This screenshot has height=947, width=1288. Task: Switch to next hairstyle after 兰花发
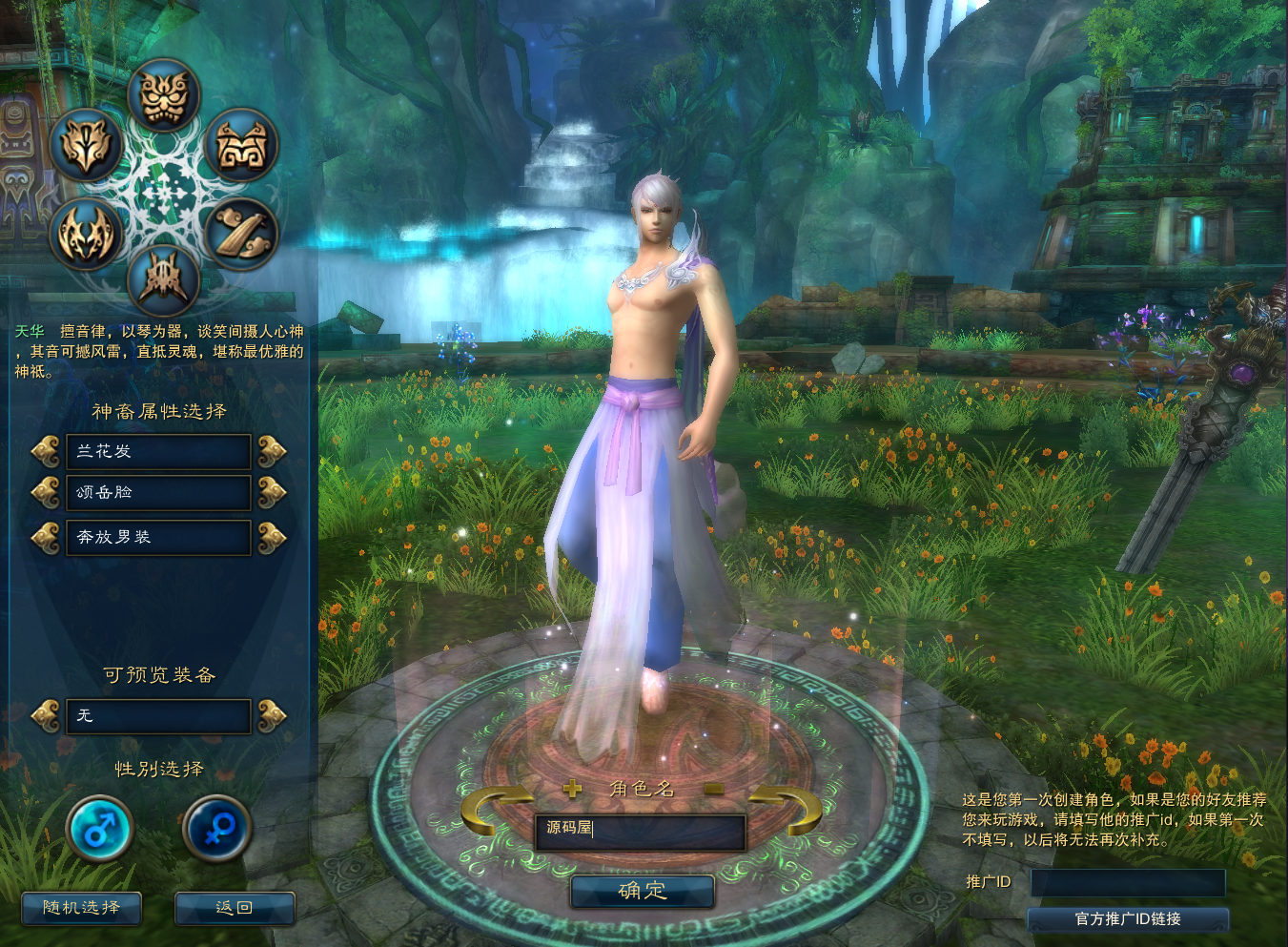coord(272,451)
